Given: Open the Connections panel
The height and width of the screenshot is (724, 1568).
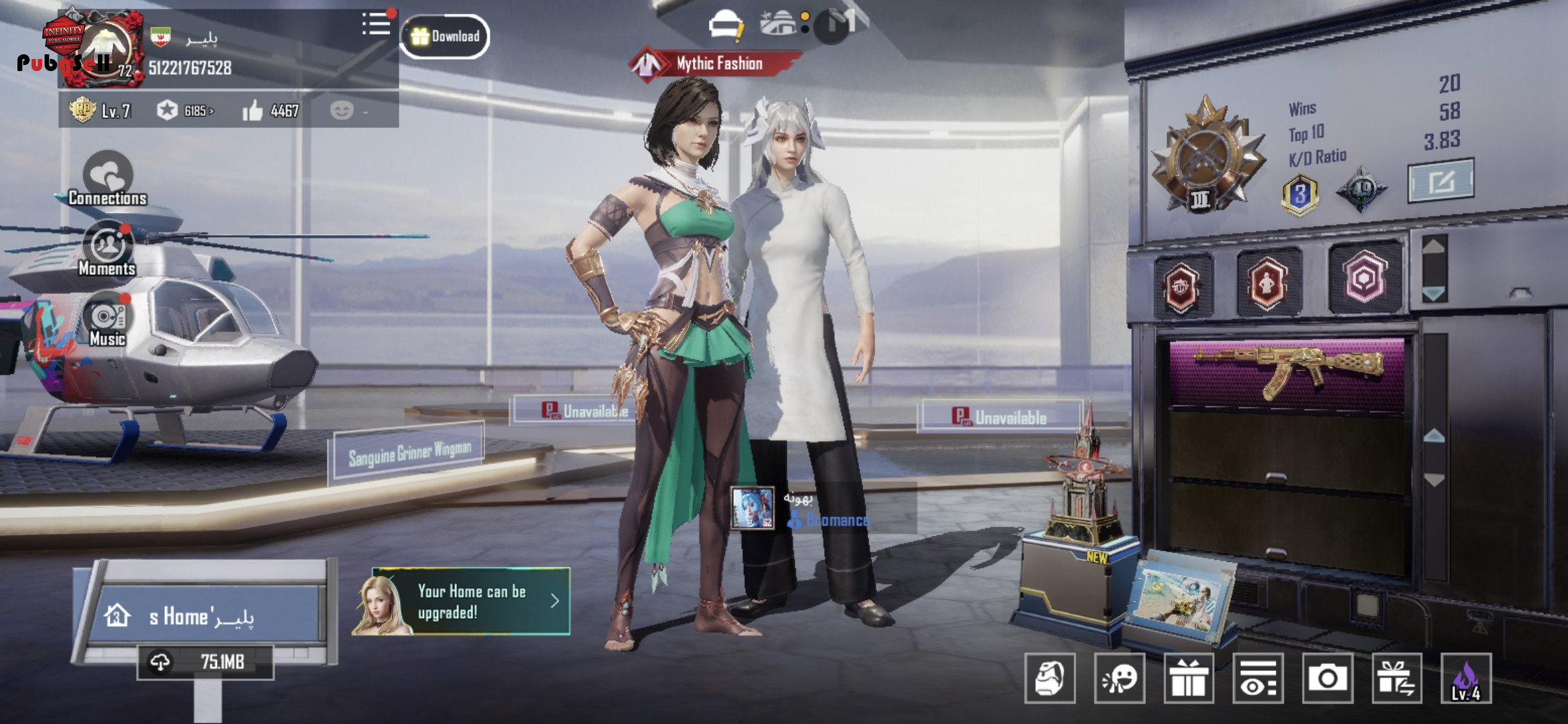Looking at the screenshot, I should [x=107, y=179].
